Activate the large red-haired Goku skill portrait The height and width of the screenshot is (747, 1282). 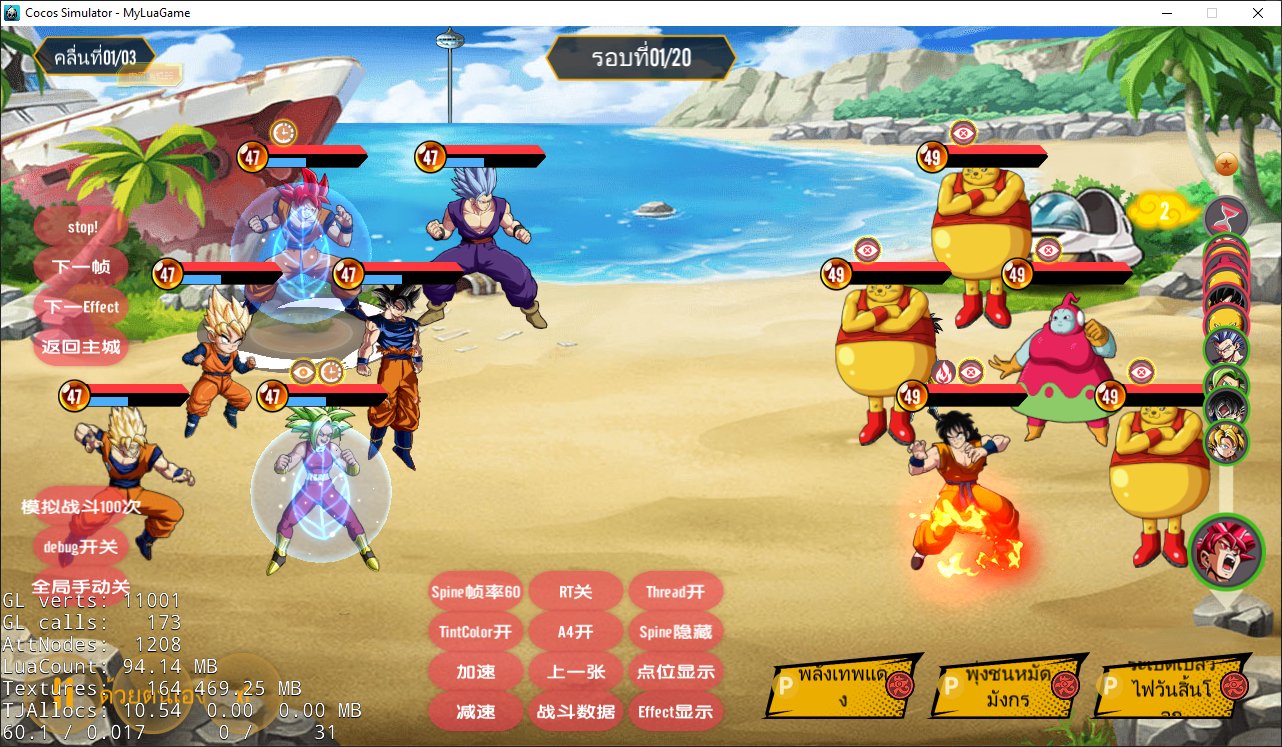pyautogui.click(x=1227, y=552)
